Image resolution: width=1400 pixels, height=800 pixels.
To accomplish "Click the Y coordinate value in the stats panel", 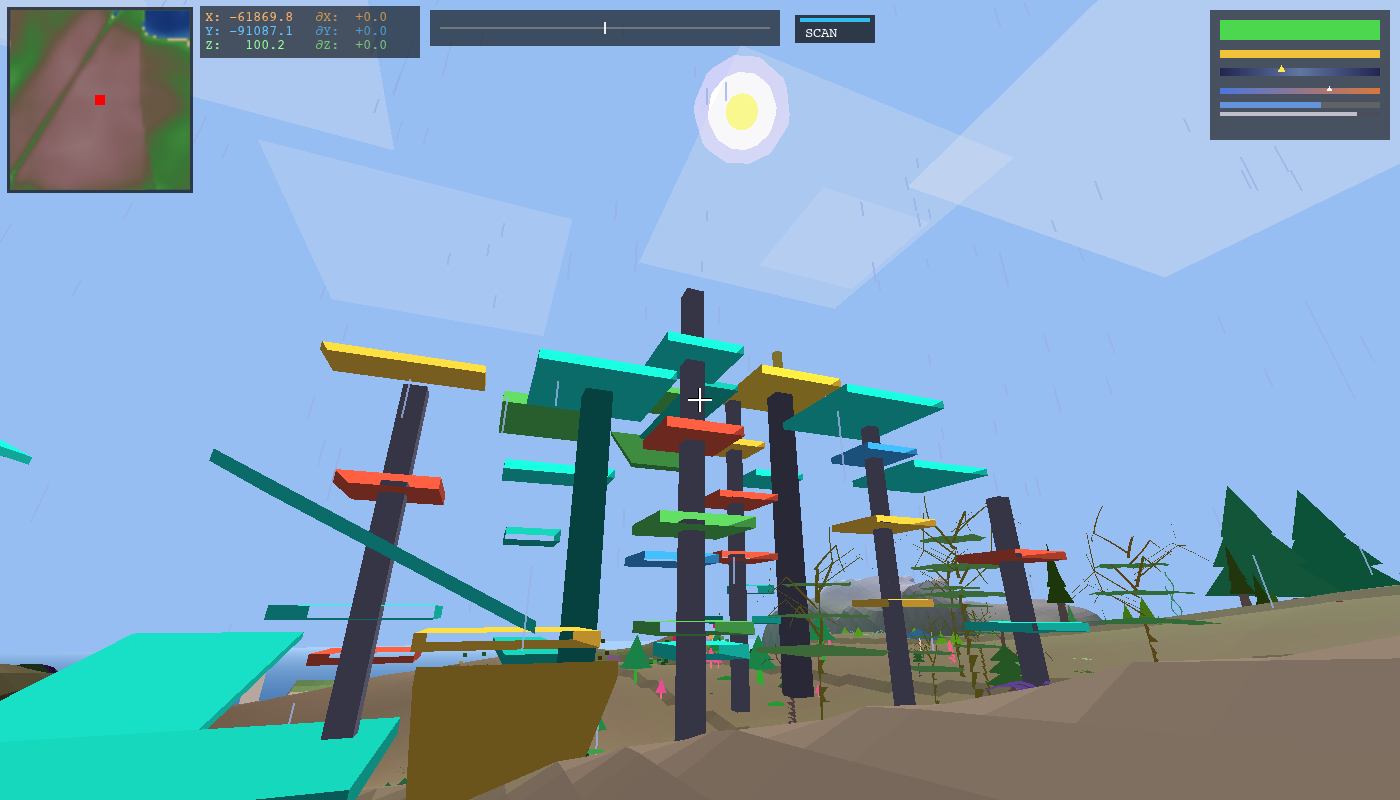I will click(258, 28).
